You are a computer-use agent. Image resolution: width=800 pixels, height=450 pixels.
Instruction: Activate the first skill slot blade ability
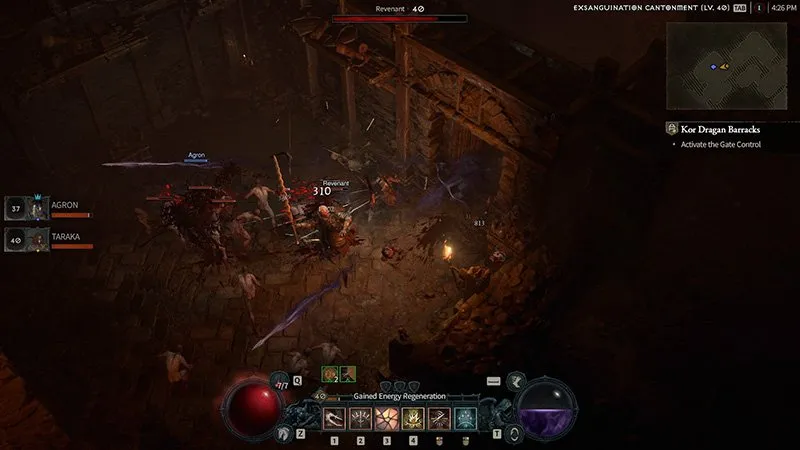(335, 418)
